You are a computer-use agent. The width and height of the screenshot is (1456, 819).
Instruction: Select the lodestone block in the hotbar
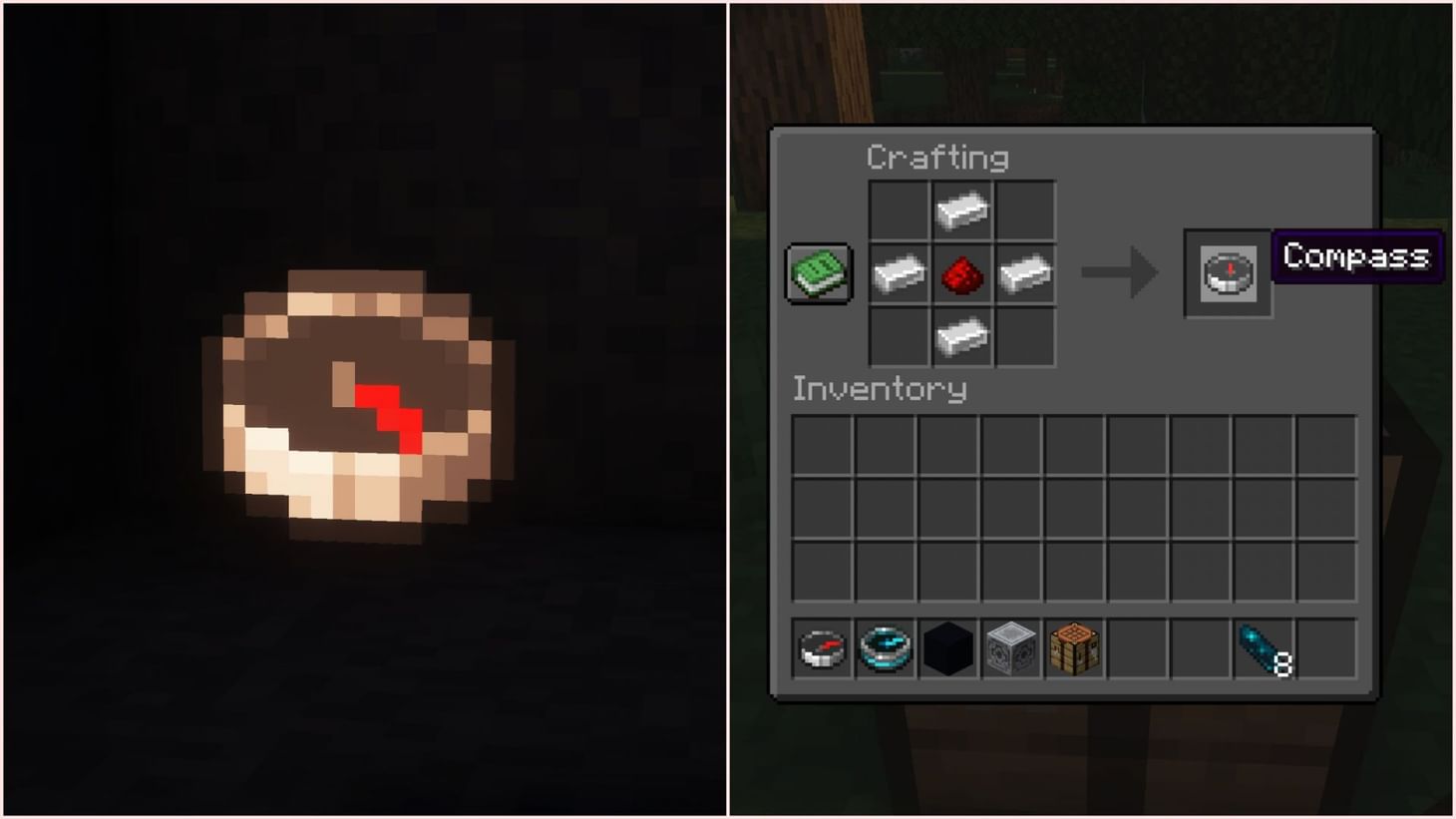point(1011,650)
